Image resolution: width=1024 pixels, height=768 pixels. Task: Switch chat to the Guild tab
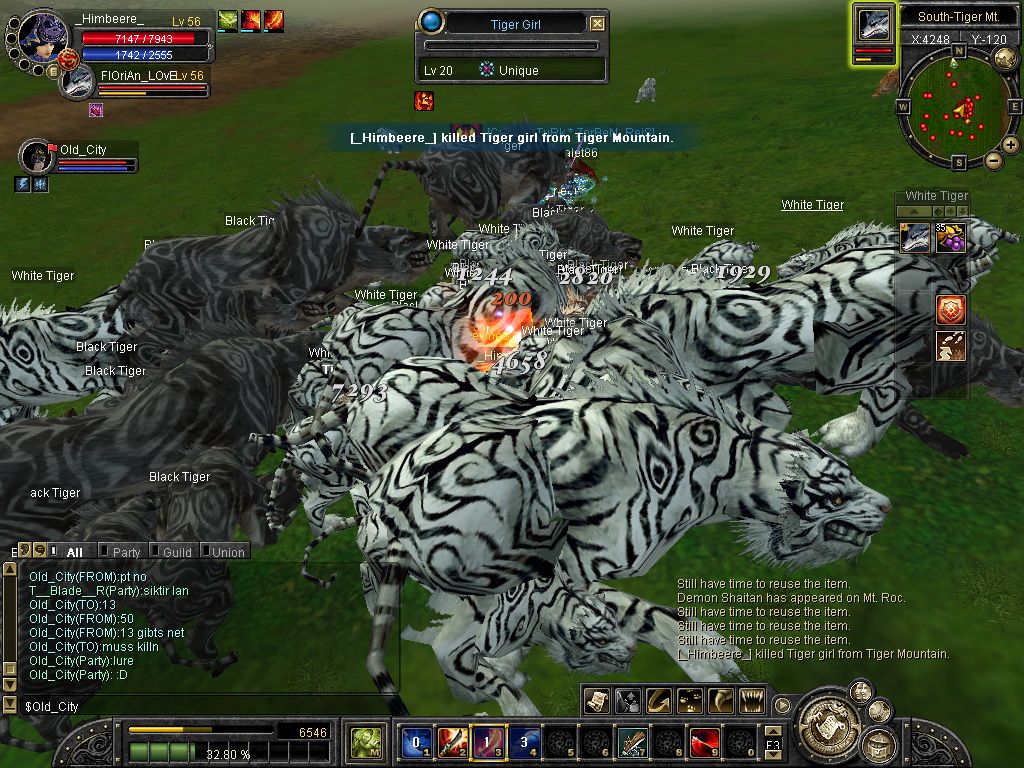click(176, 552)
